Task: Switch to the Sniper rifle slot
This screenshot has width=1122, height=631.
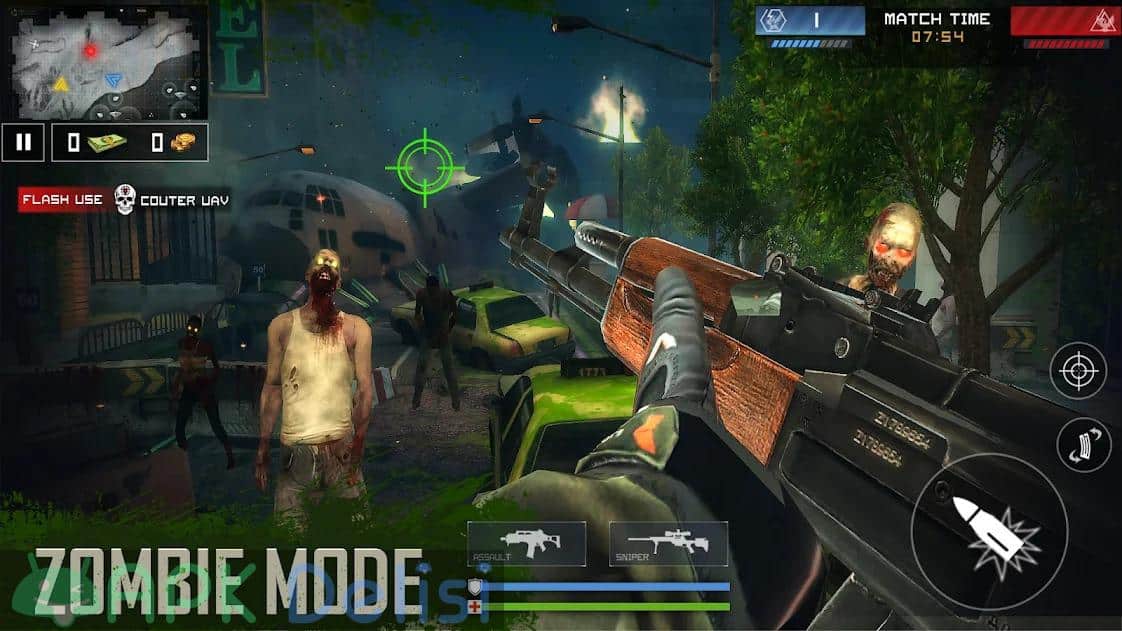Action: [x=668, y=545]
